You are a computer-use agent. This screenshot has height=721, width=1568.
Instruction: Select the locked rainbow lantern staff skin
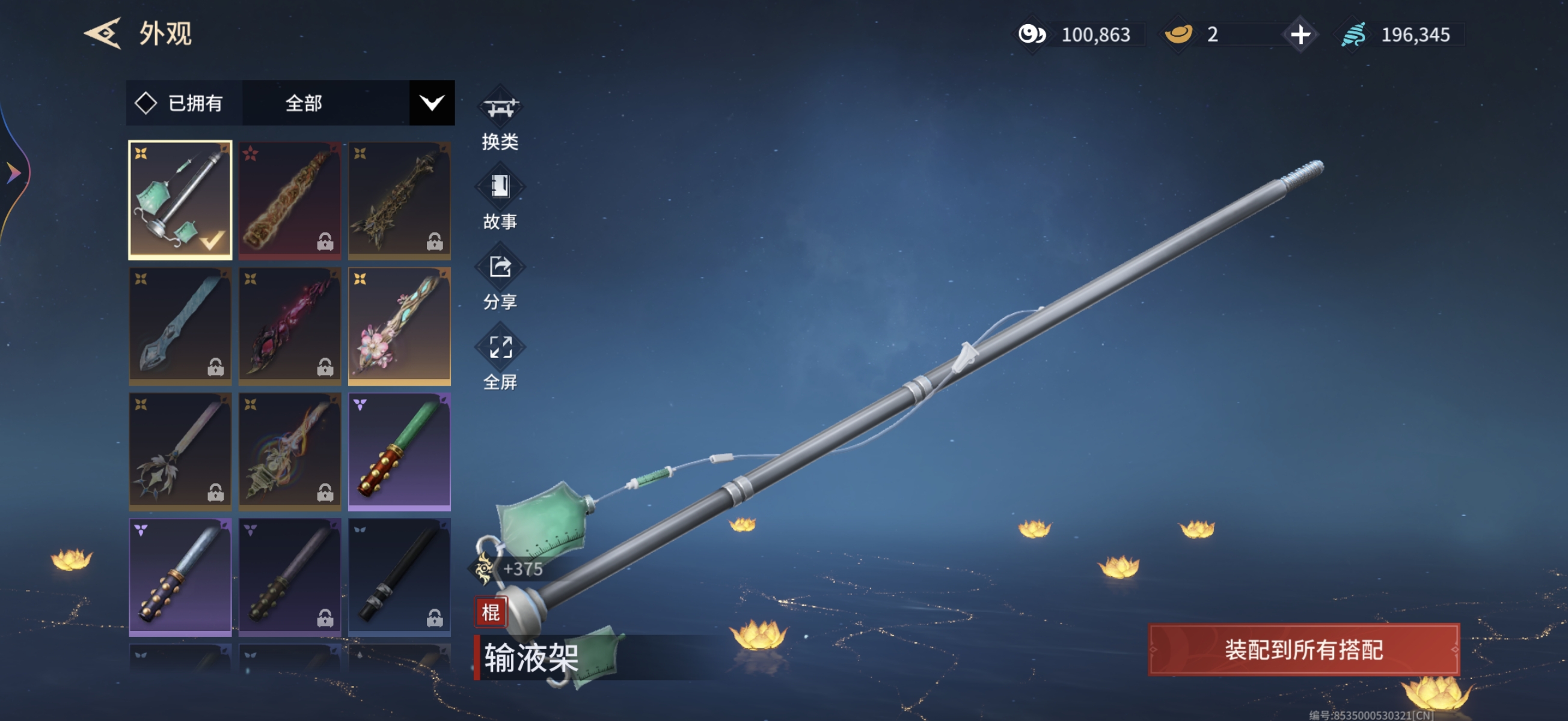pyautogui.click(x=290, y=451)
